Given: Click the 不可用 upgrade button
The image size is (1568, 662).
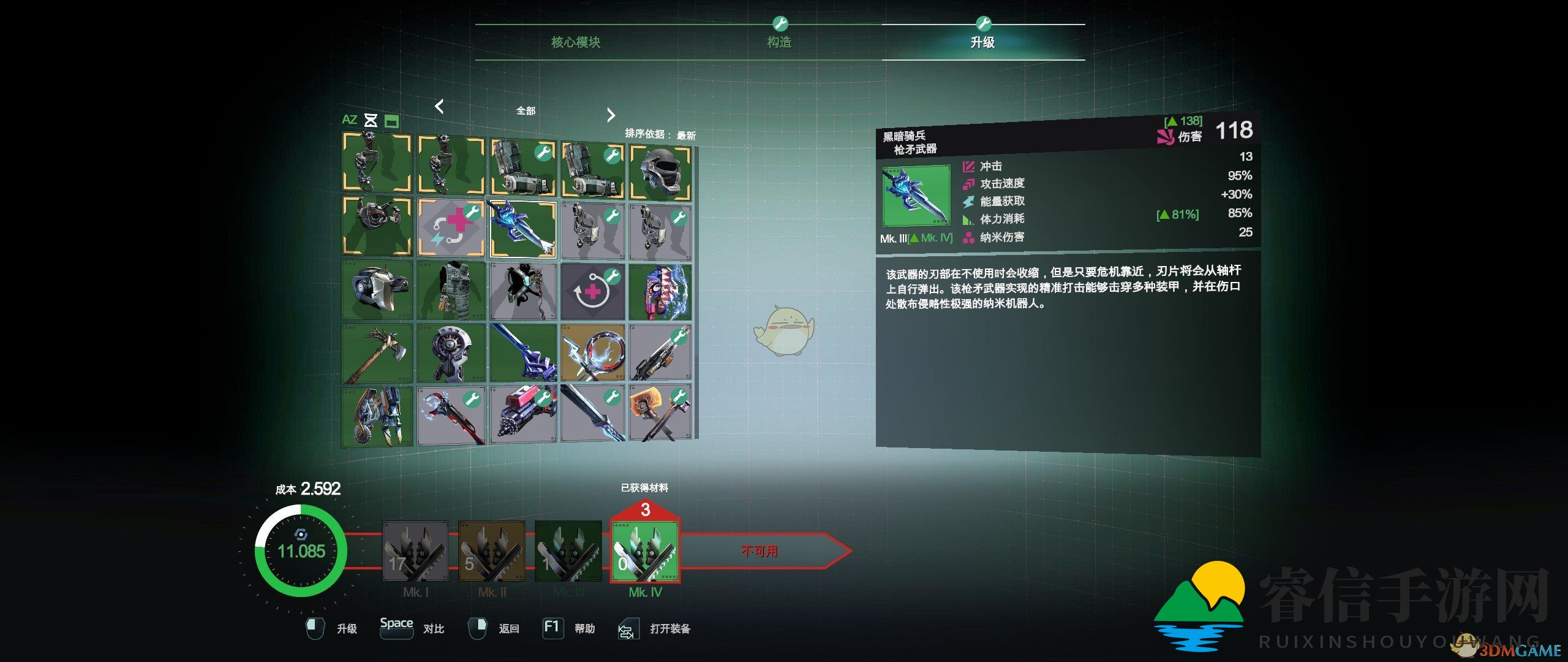Looking at the screenshot, I should click(761, 551).
